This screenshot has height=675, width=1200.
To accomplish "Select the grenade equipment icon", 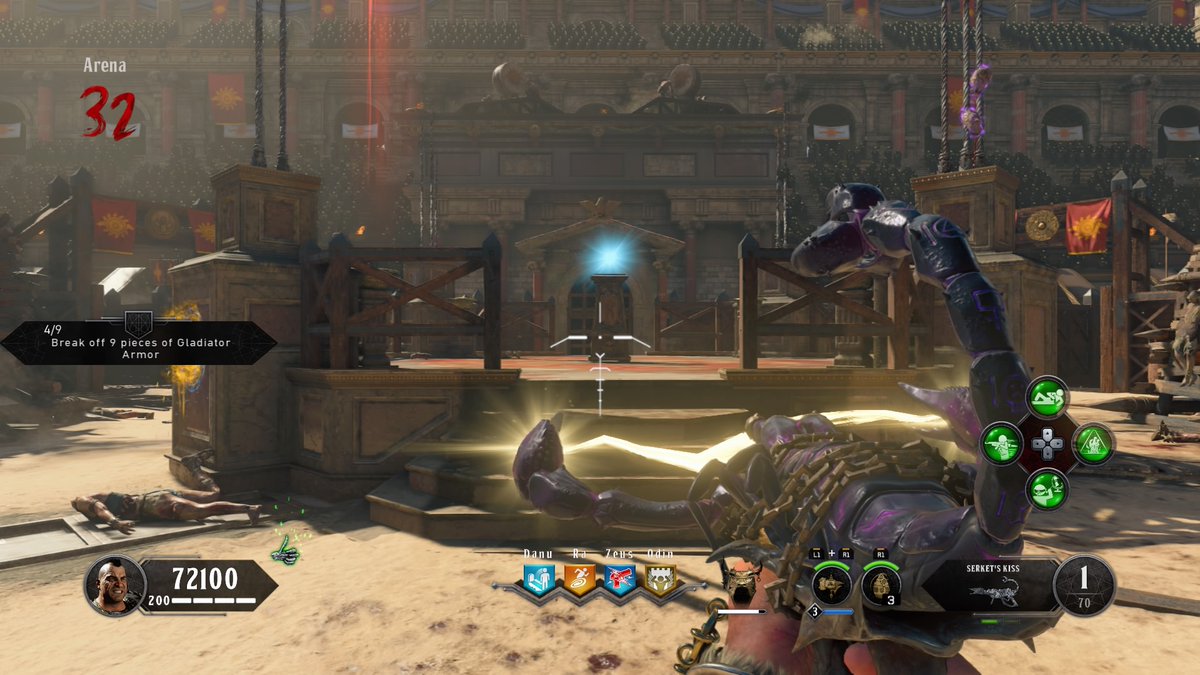I will point(880,585).
